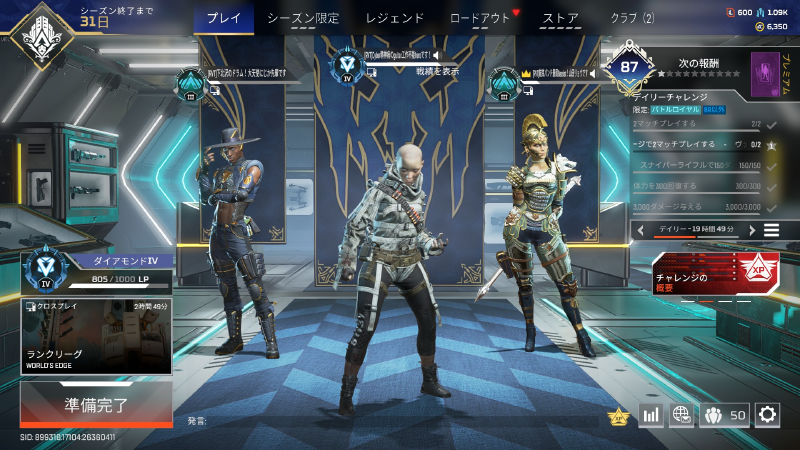Screen dimensions: 800x450
Task: Go to the レジェンド tab
Action: (x=395, y=18)
